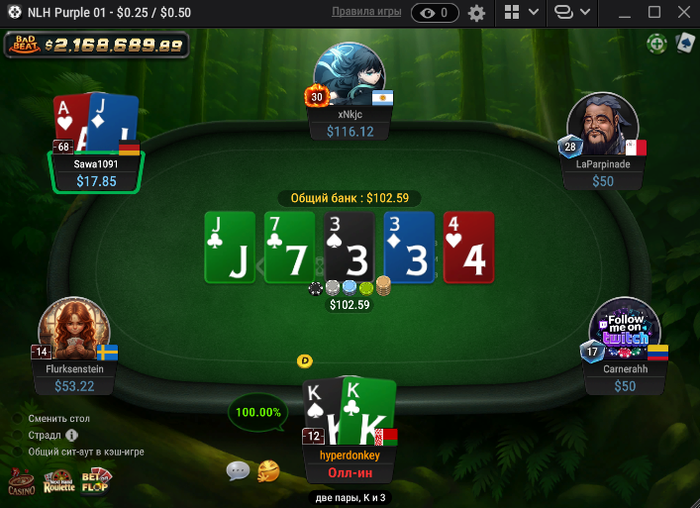The image size is (700, 508).
Task: Open the table layout grid dropdown
Action: point(521,13)
